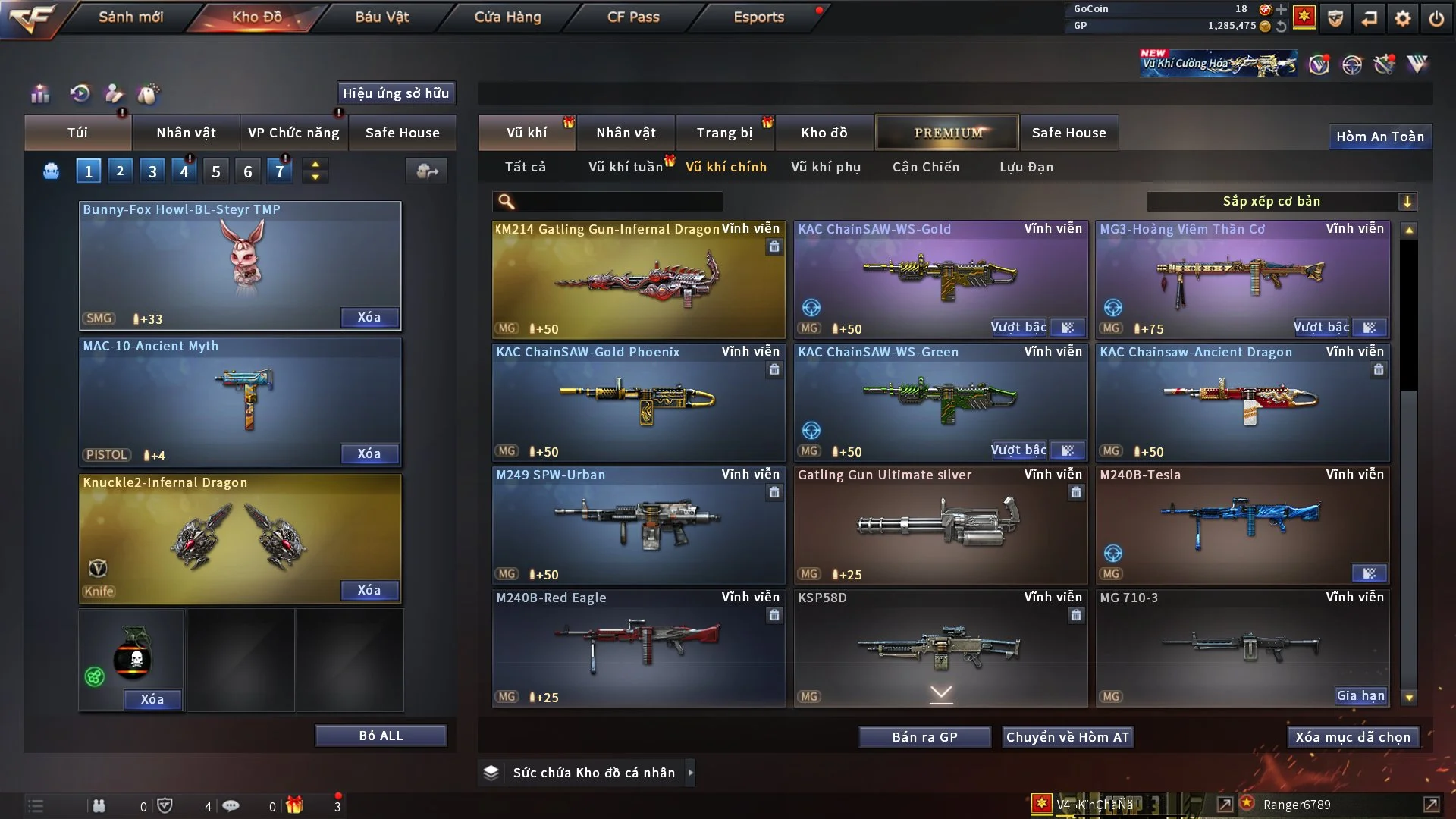The image size is (1456, 819).
Task: Remove the MAC-10-Ancient Myth with Xóa
Action: pos(369,453)
